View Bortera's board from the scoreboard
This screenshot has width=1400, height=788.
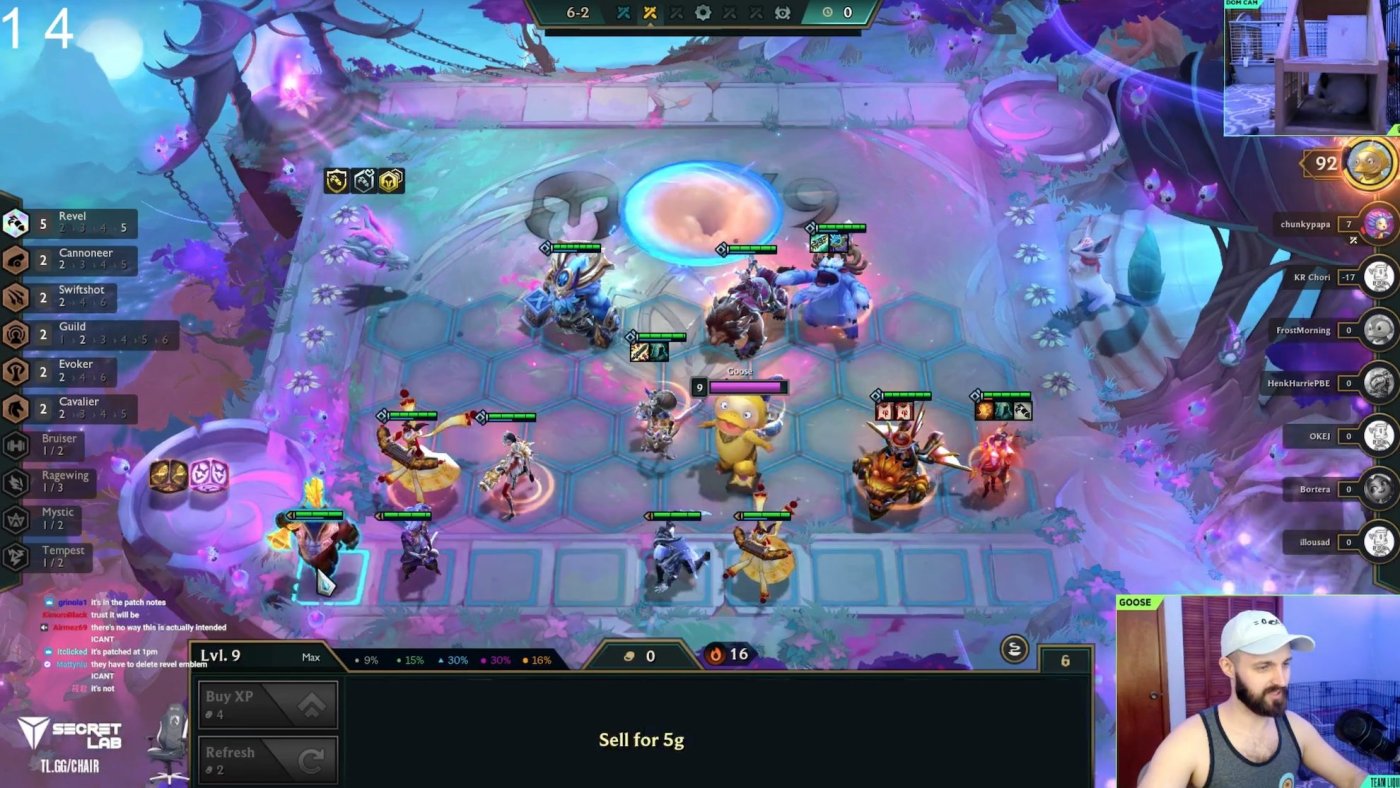tap(1380, 489)
